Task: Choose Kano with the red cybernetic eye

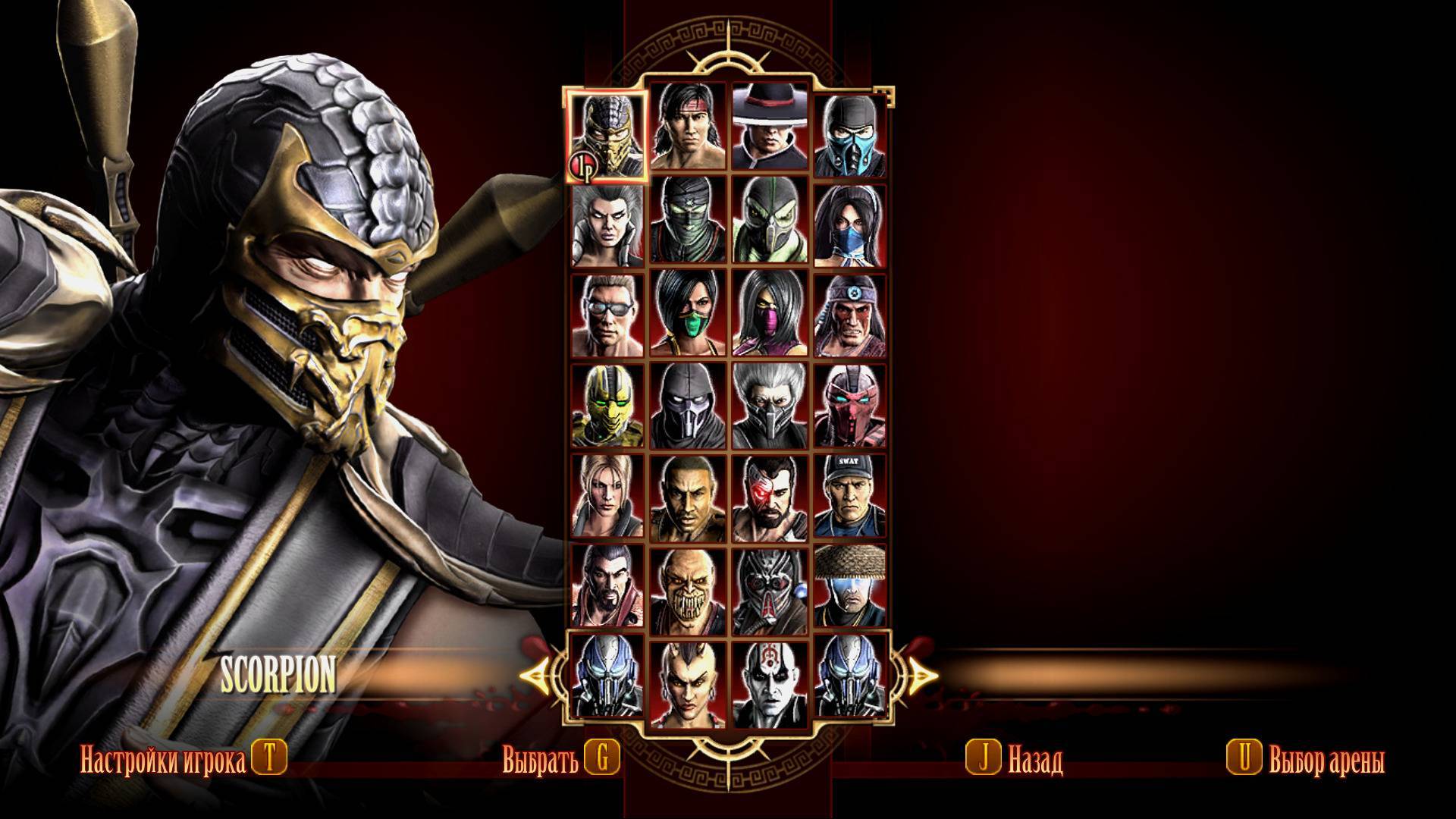Action: pyautogui.click(x=769, y=495)
